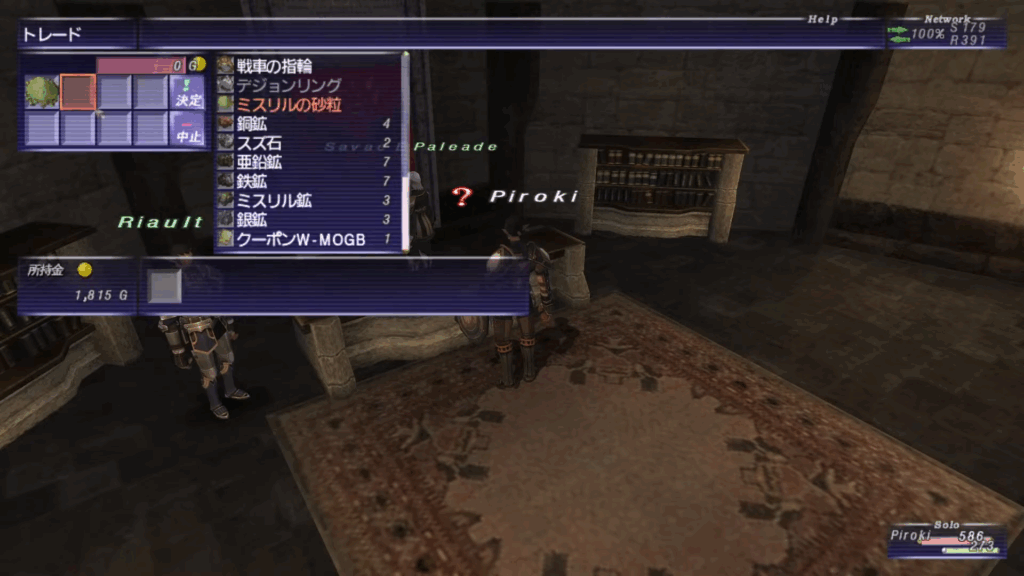Click the gil amount field in trade window
Screen dimensions: 1024x576
140,64
